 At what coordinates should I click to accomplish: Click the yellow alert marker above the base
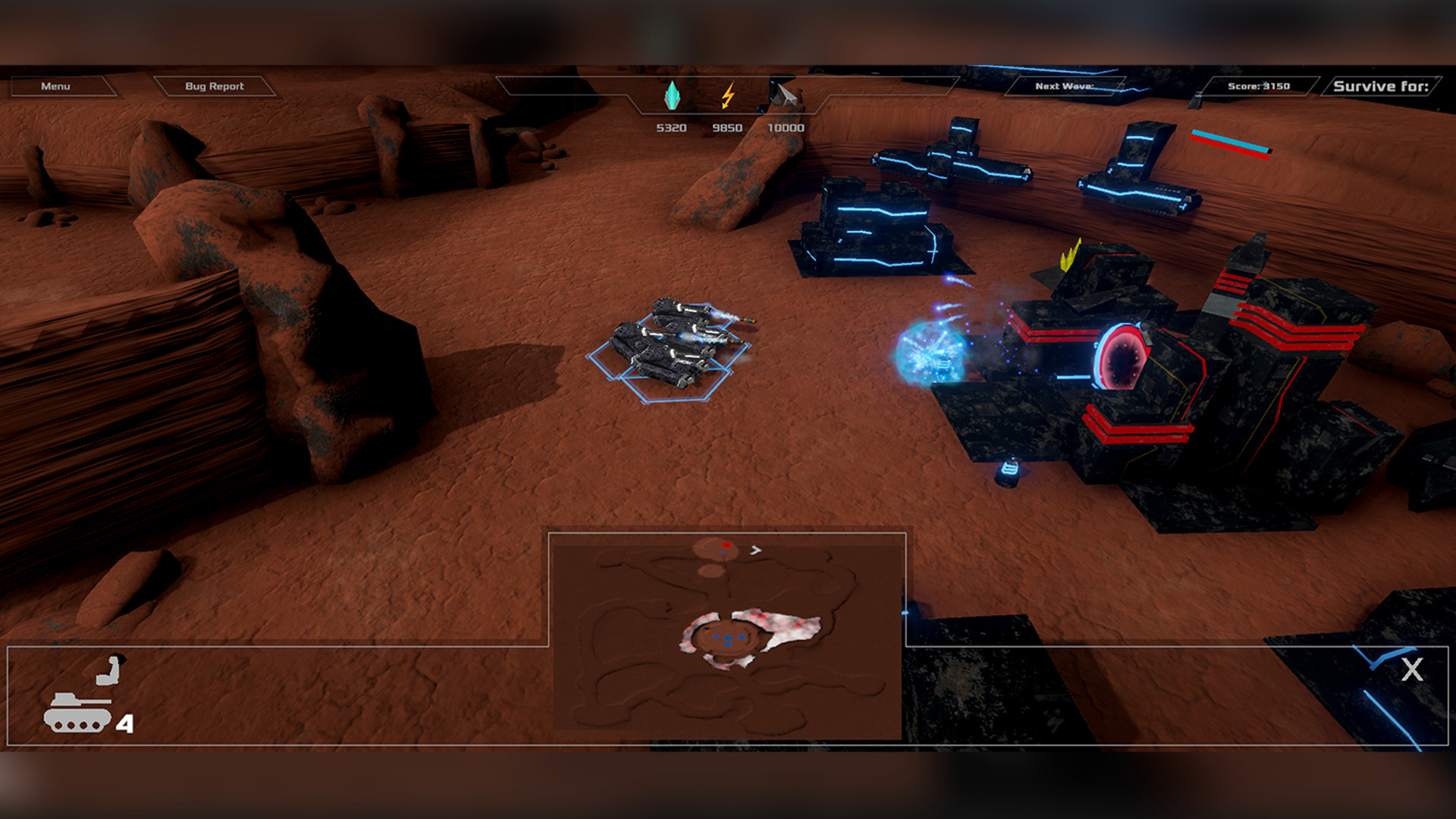(1070, 254)
